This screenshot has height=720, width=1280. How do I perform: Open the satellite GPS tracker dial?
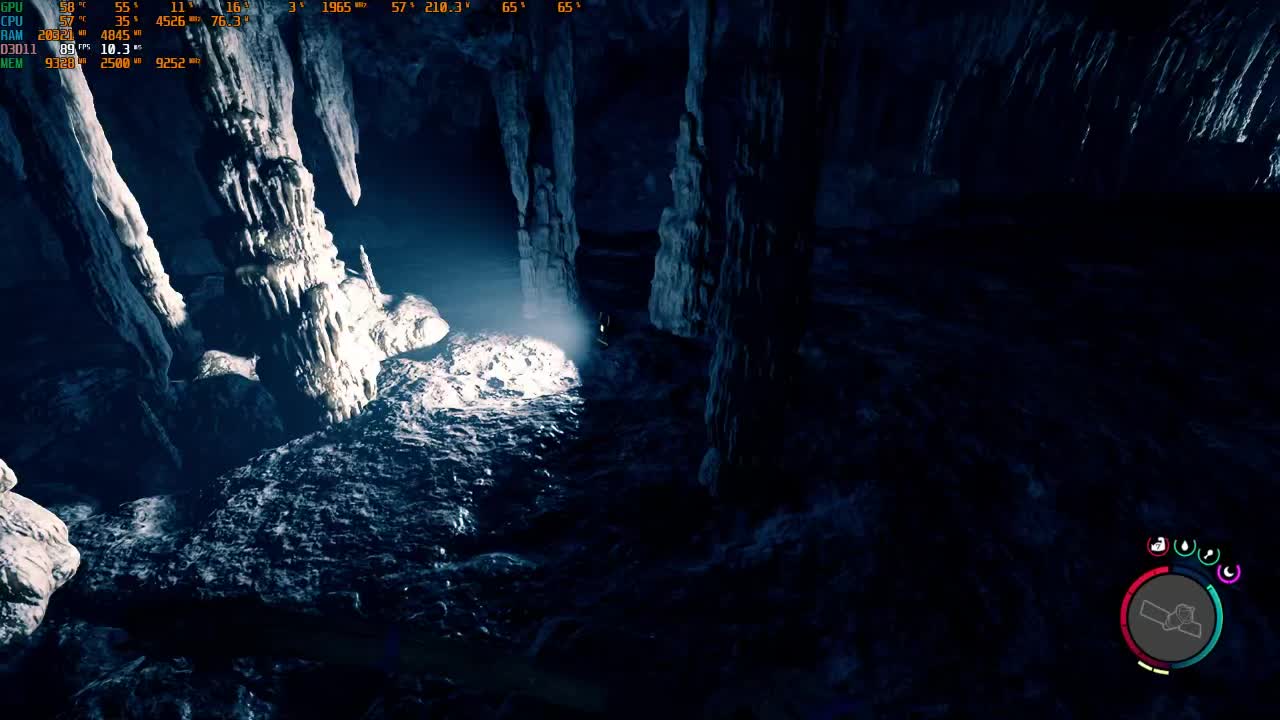1172,617
